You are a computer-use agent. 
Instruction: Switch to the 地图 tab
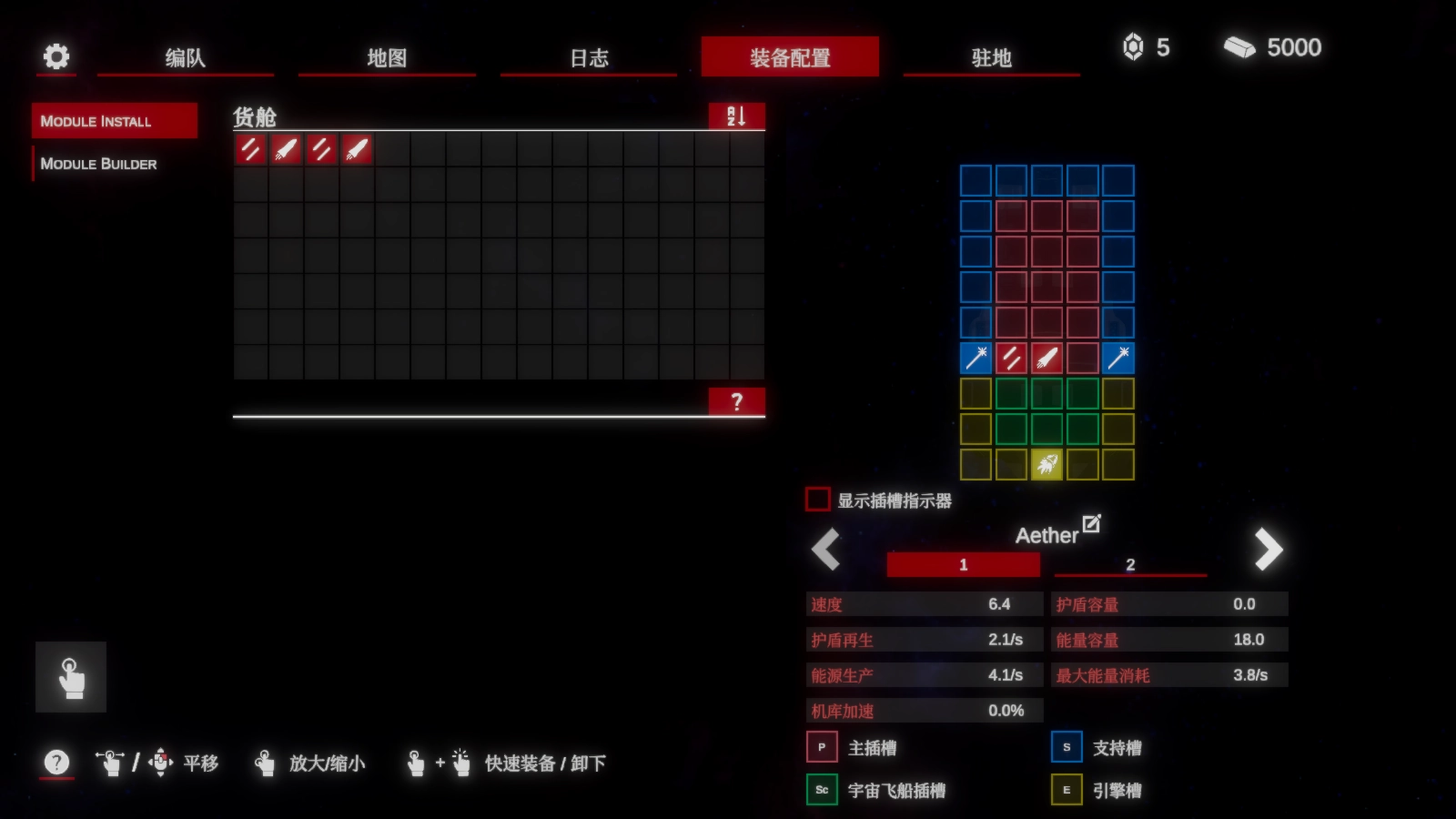coord(387,57)
